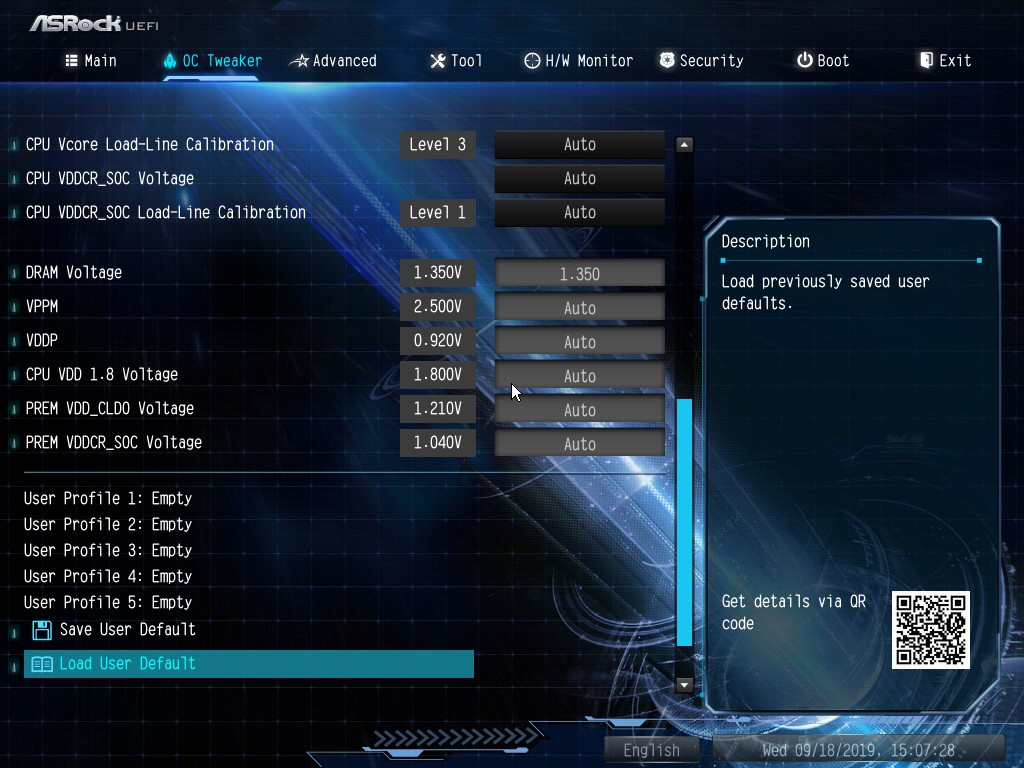Click the scrollbar down arrow
Viewport: 1024px width, 768px height.
[684, 685]
